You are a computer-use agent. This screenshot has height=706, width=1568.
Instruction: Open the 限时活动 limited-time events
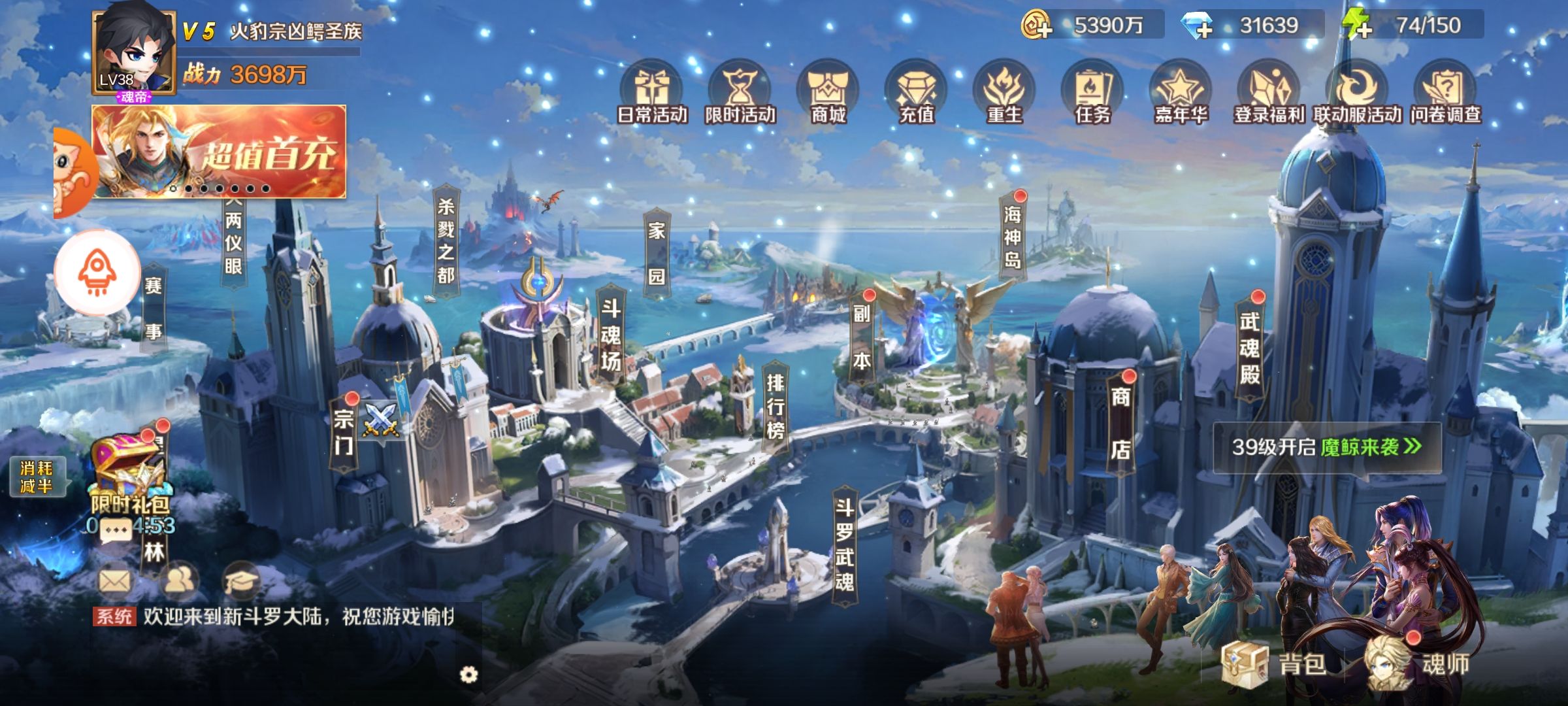pyautogui.click(x=740, y=95)
